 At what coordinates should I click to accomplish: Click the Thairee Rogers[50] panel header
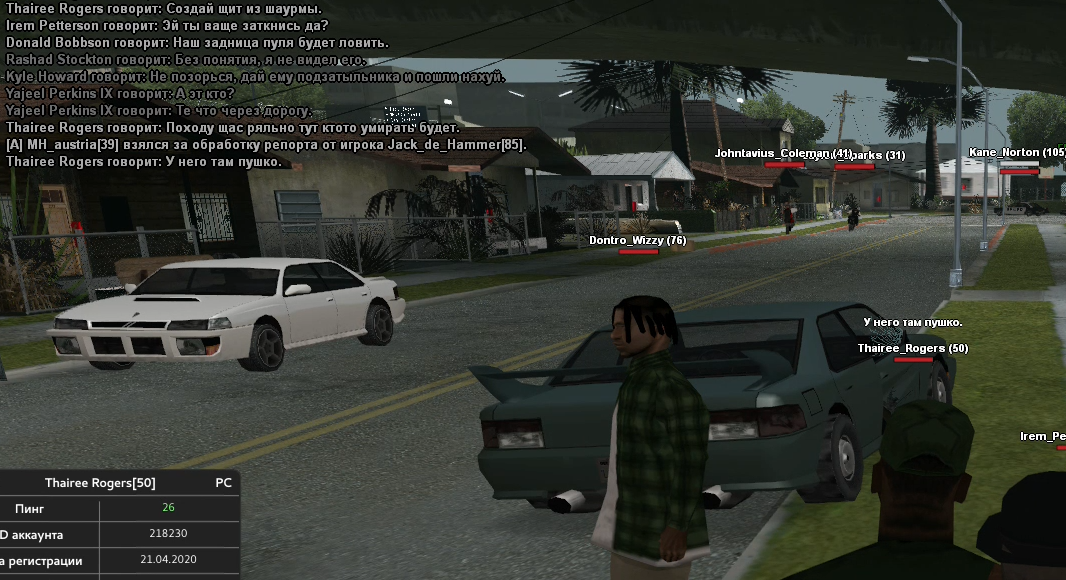coord(100,483)
